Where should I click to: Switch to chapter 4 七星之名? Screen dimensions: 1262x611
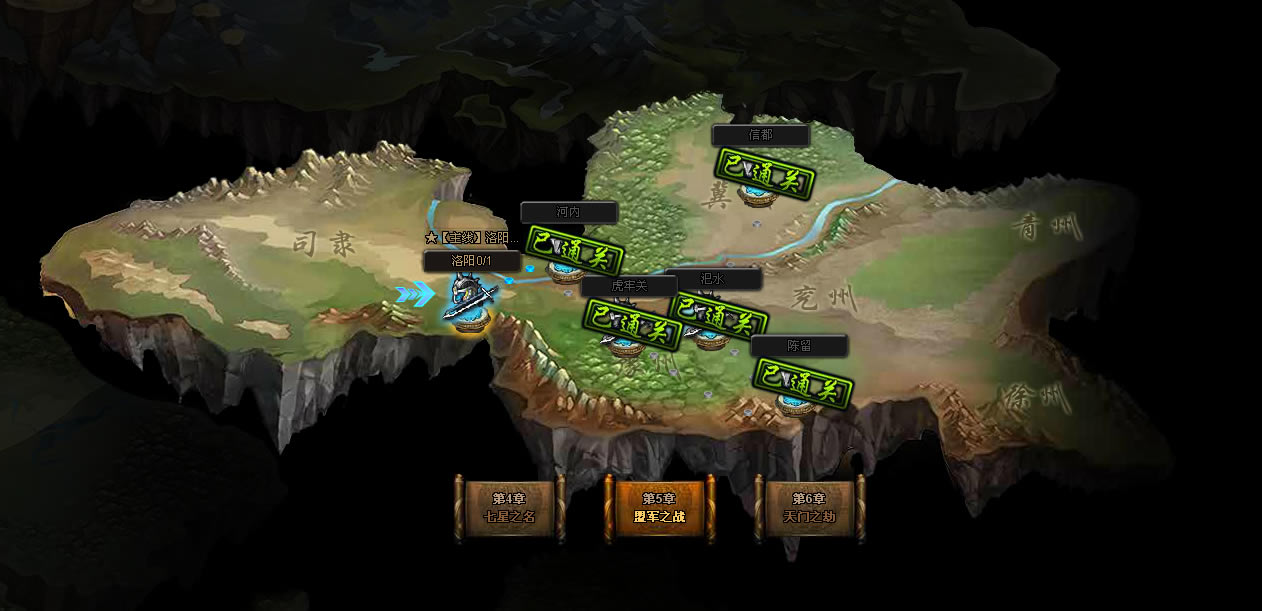click(509, 508)
